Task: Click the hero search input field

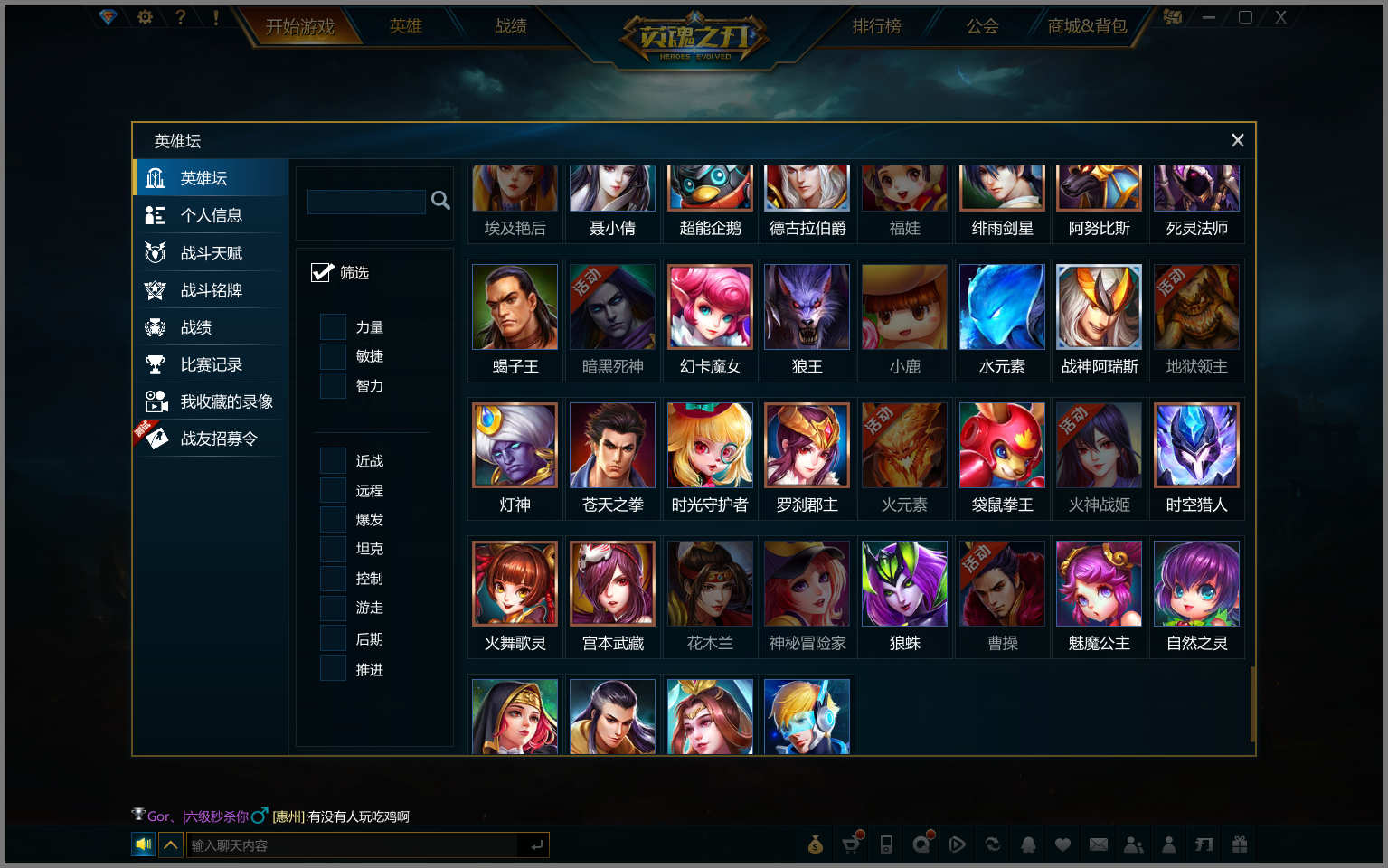Action: (x=366, y=201)
